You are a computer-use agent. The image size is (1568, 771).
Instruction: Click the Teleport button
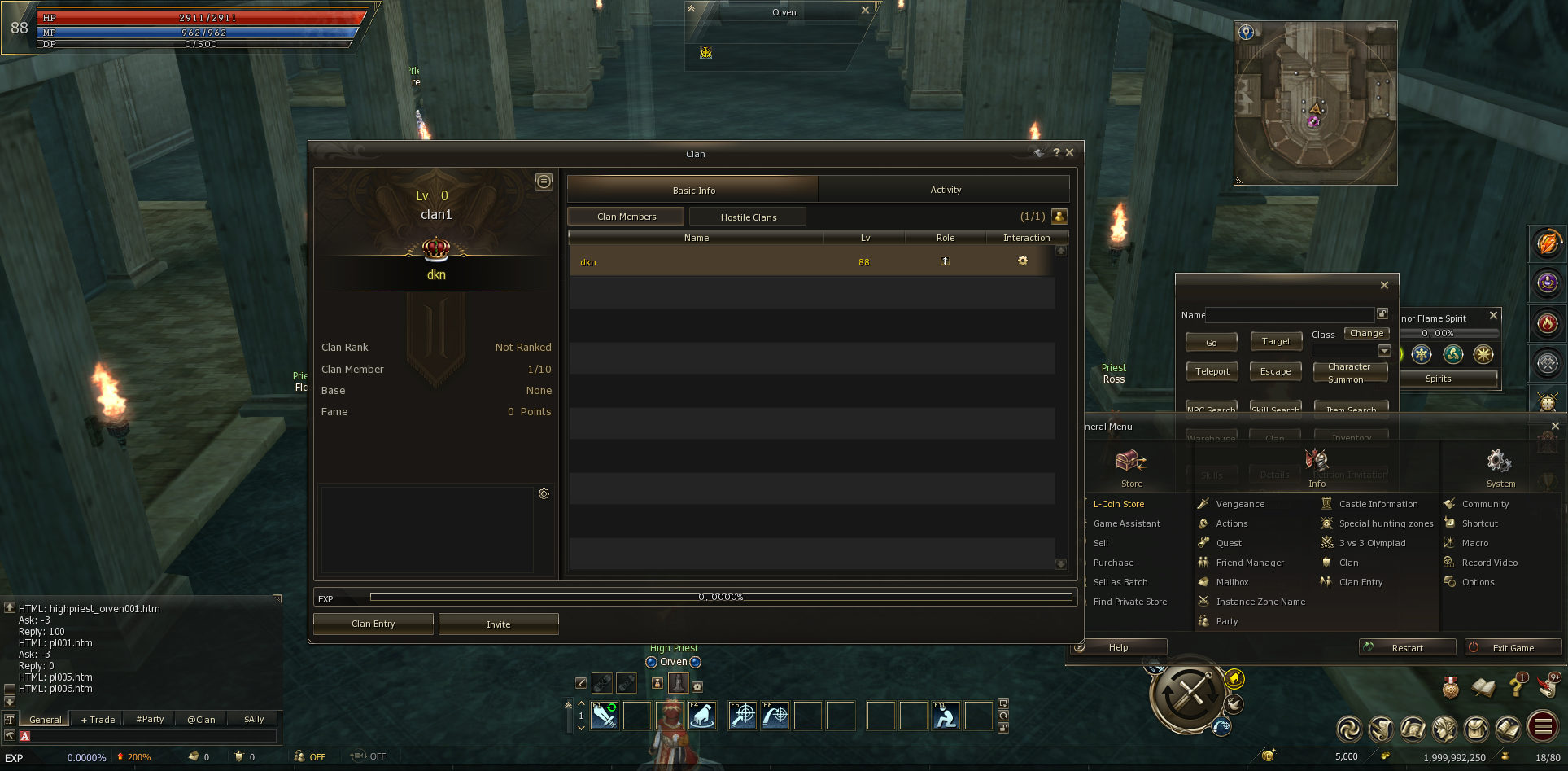click(1212, 371)
